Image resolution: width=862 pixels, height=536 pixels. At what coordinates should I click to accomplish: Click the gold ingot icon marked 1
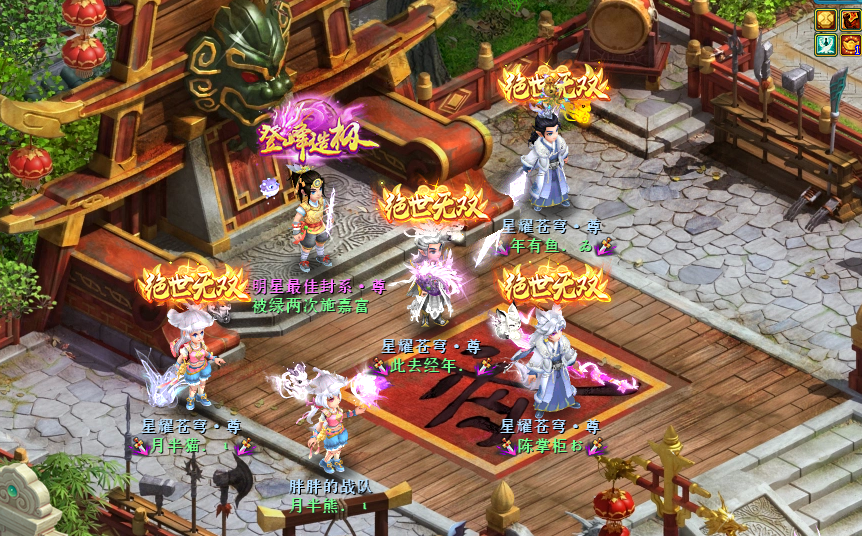[x=850, y=44]
